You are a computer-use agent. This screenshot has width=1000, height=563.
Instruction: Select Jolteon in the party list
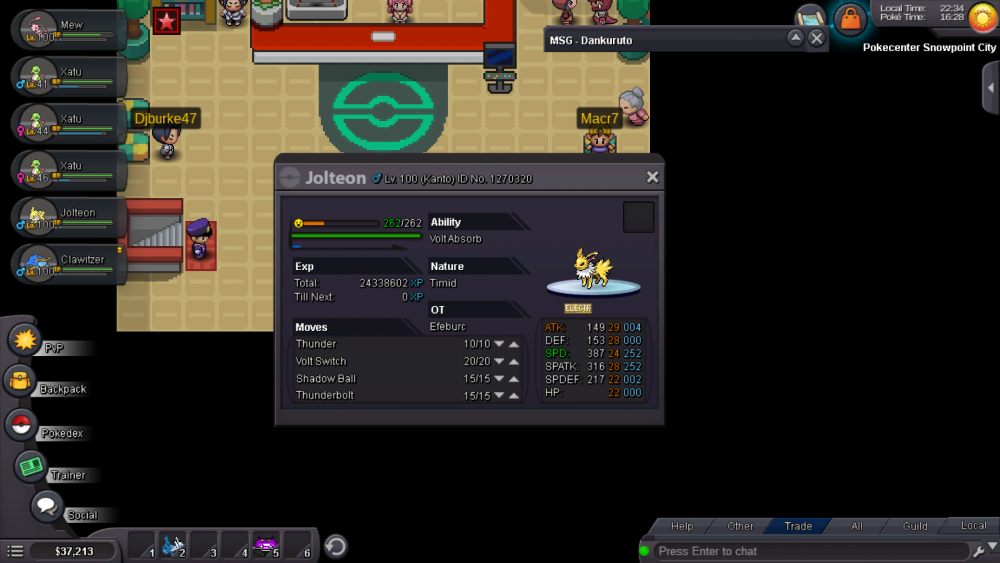coord(68,217)
